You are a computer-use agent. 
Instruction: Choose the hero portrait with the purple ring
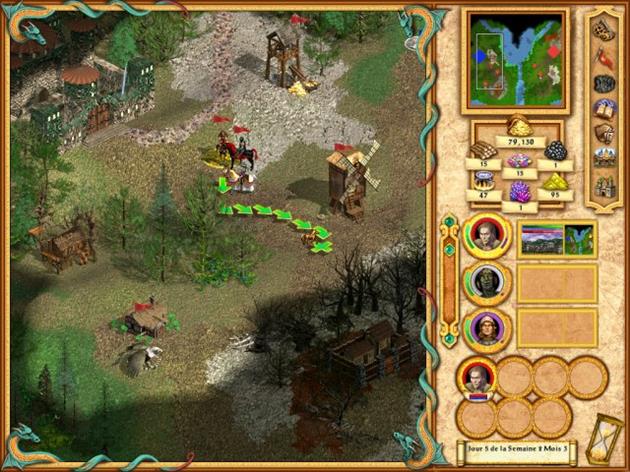click(486, 327)
